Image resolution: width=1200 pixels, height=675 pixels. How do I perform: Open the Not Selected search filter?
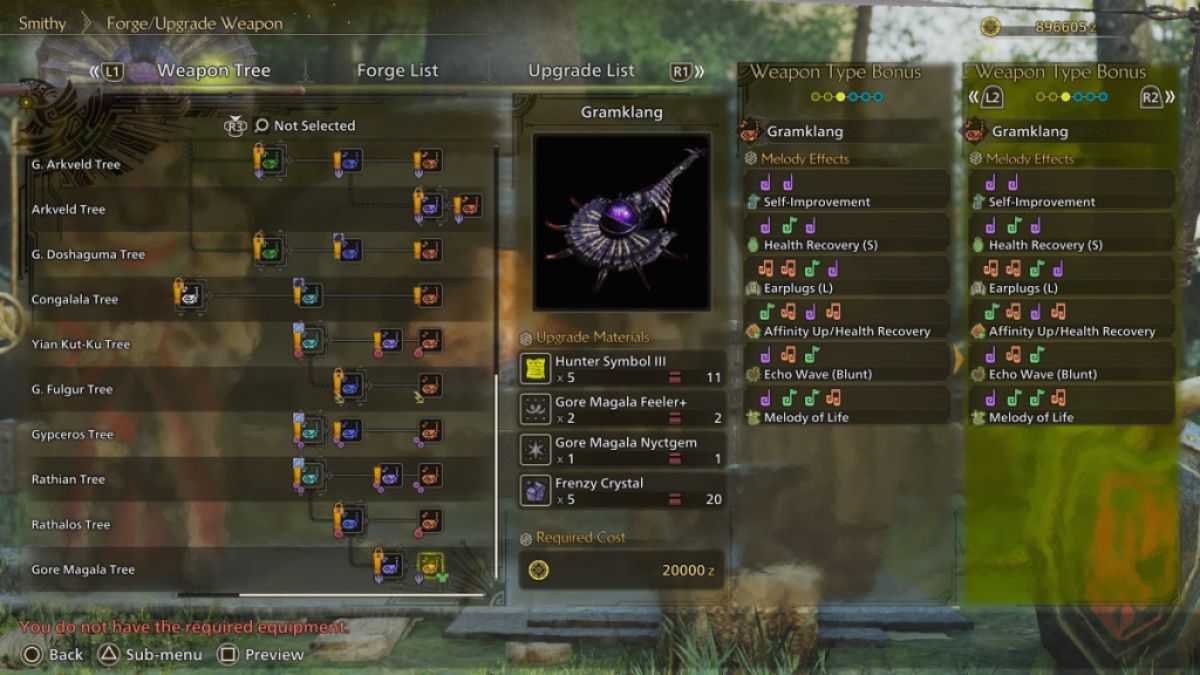[x=305, y=126]
